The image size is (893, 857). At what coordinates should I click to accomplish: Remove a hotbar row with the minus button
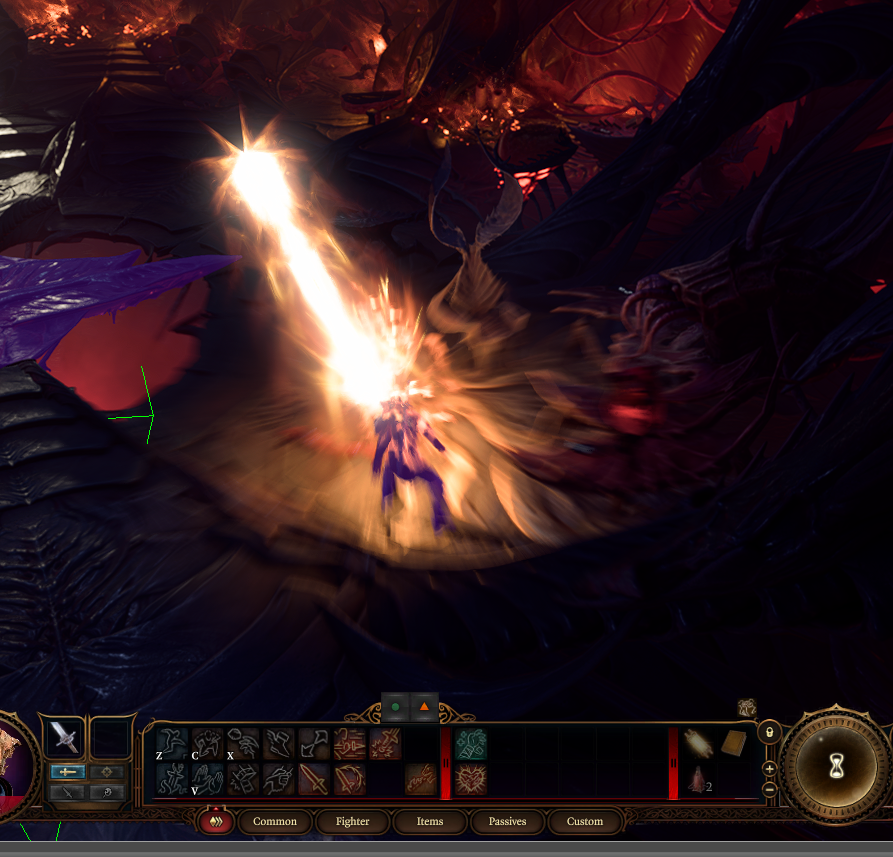click(x=769, y=788)
